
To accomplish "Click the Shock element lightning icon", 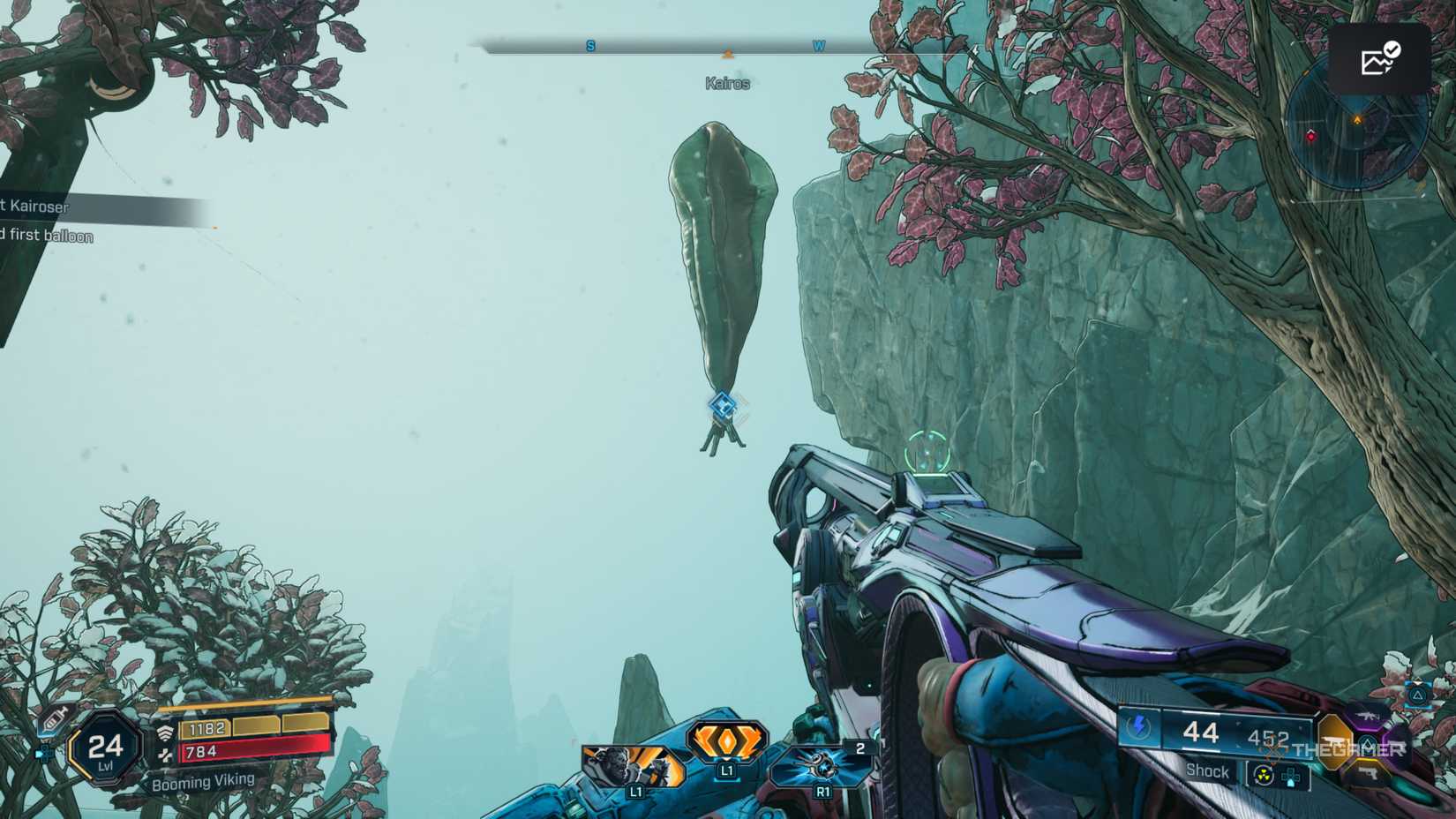I will pyautogui.click(x=1139, y=727).
